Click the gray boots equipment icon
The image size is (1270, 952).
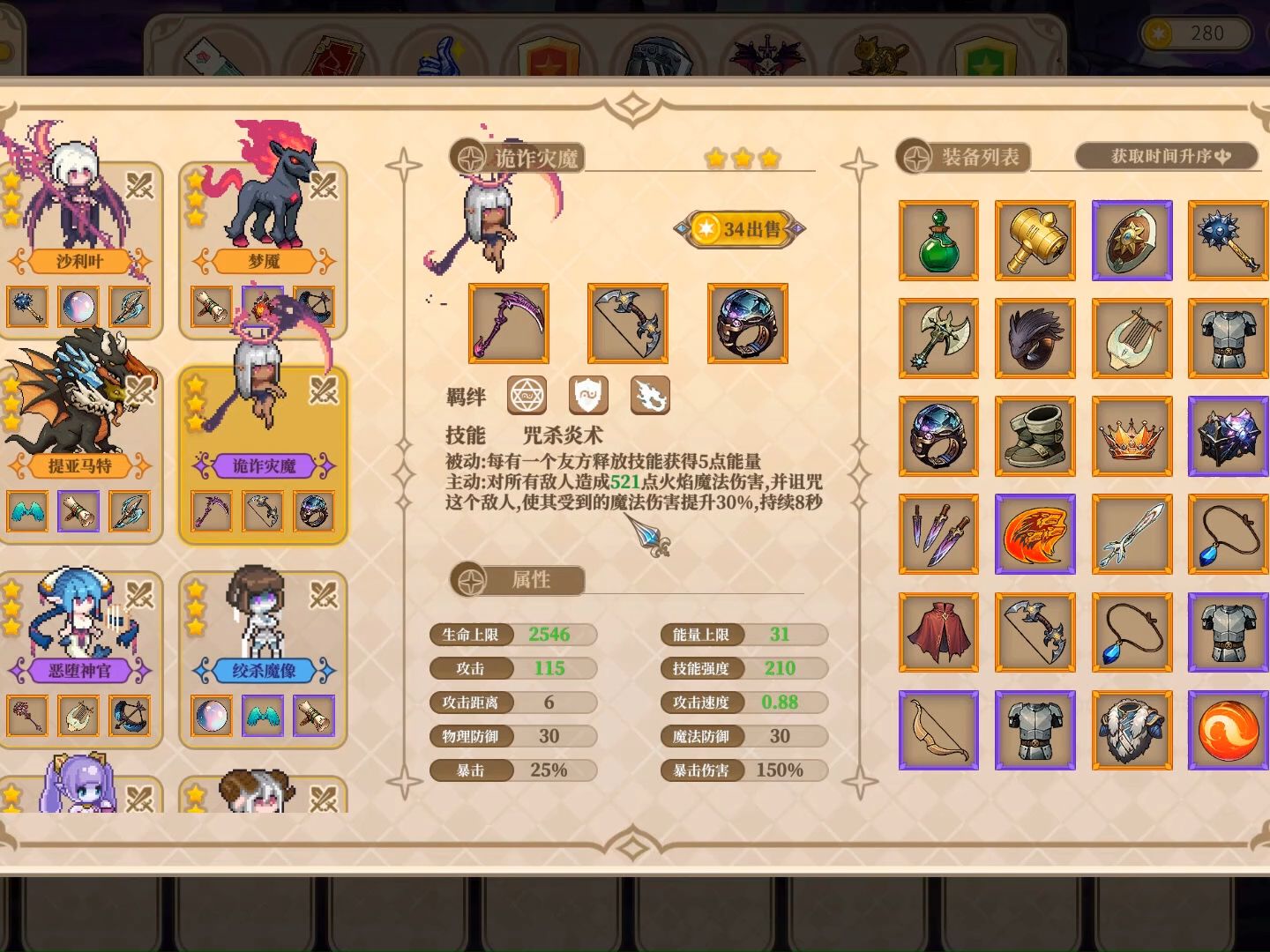[x=1035, y=435]
